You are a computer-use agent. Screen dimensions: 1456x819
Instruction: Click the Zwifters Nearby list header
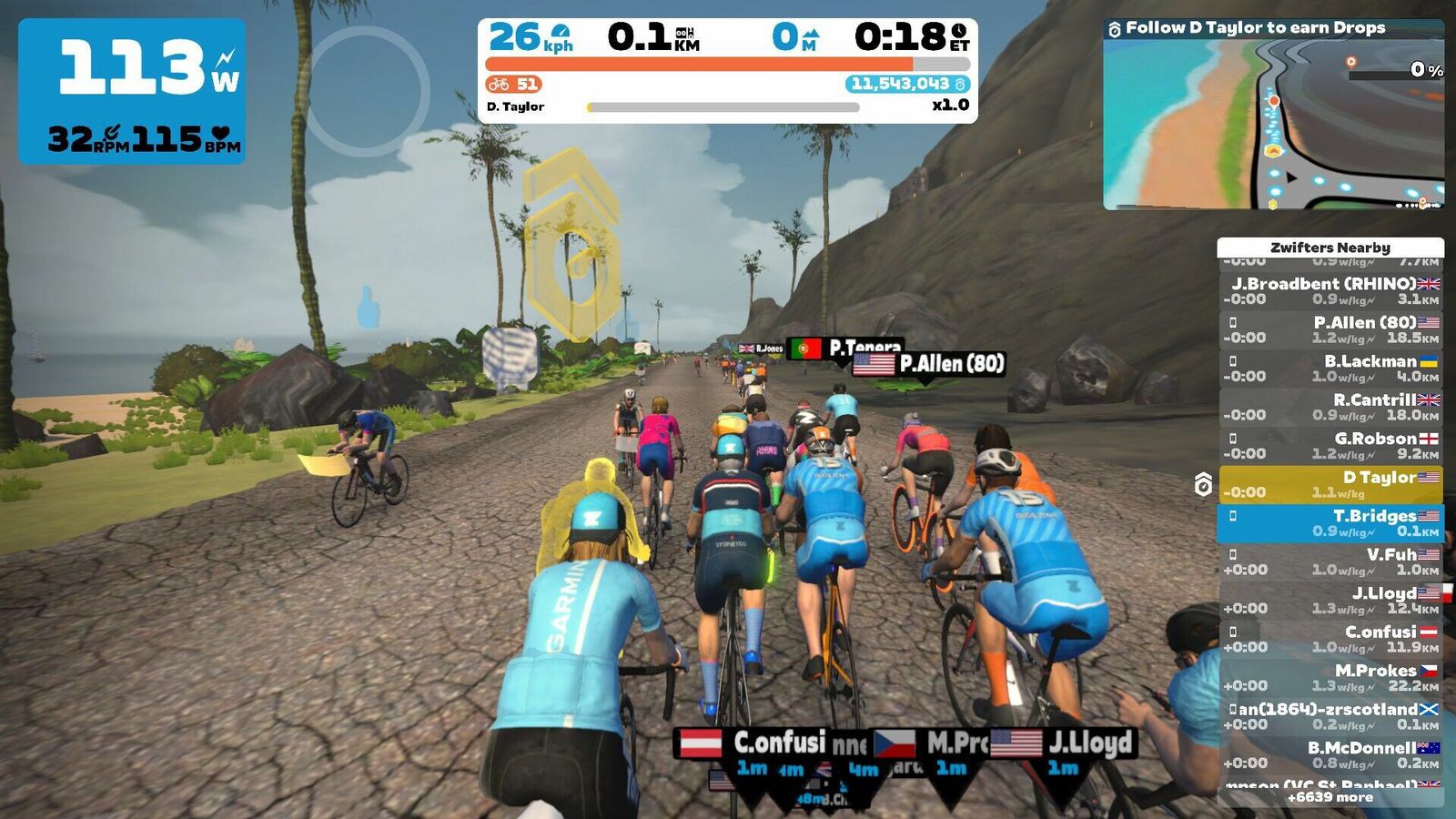[1330, 248]
